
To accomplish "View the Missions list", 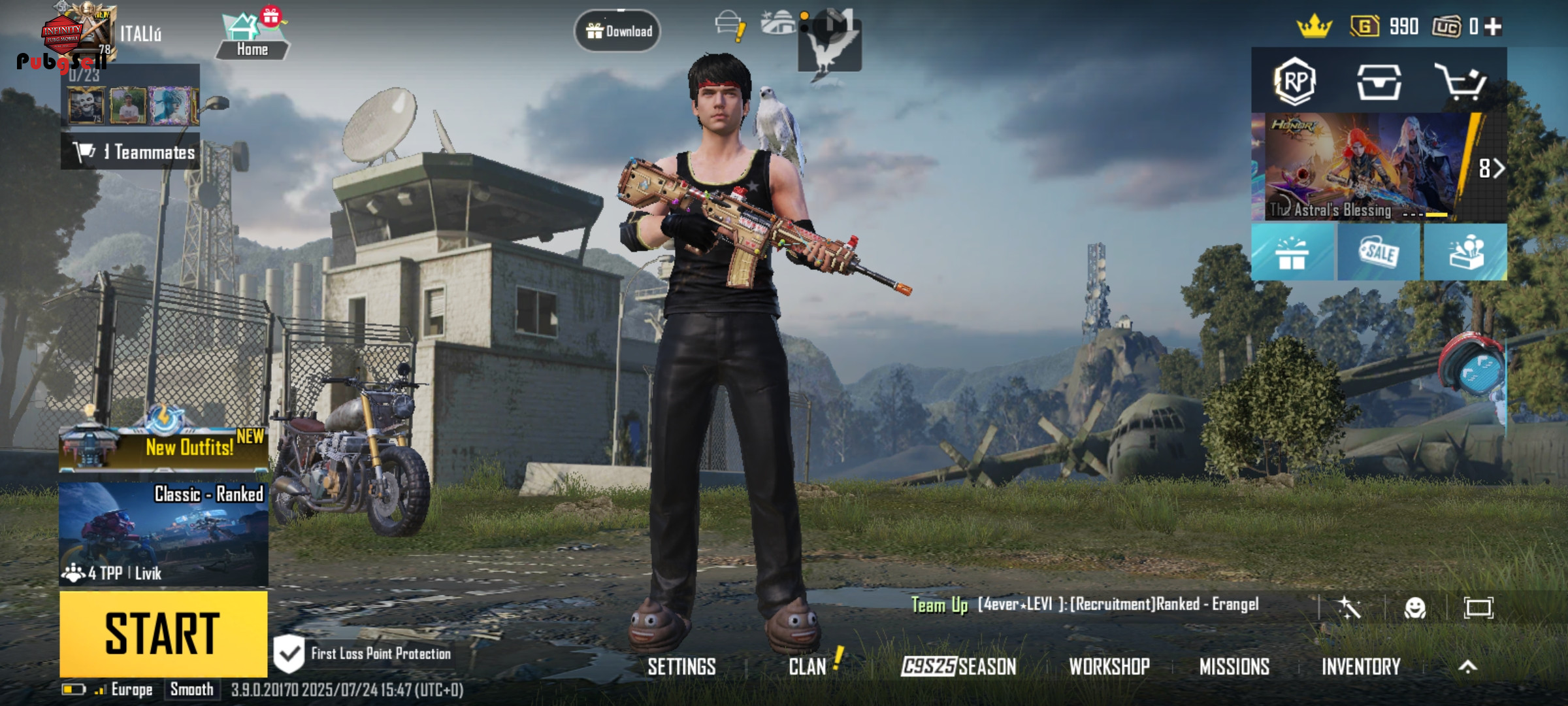I will coord(1234,667).
